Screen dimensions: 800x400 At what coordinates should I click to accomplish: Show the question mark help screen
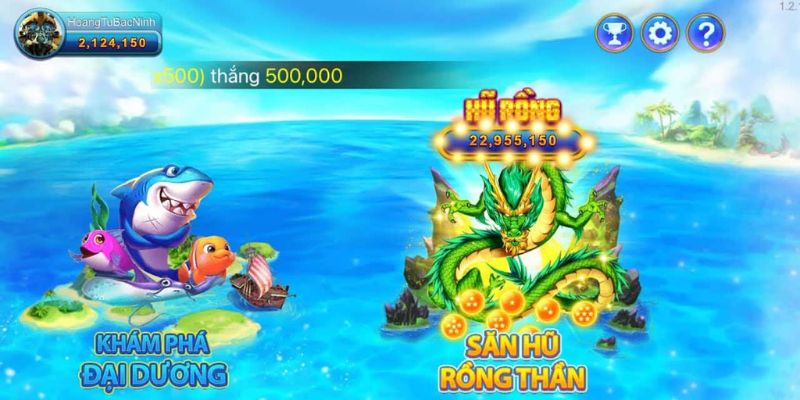706,35
